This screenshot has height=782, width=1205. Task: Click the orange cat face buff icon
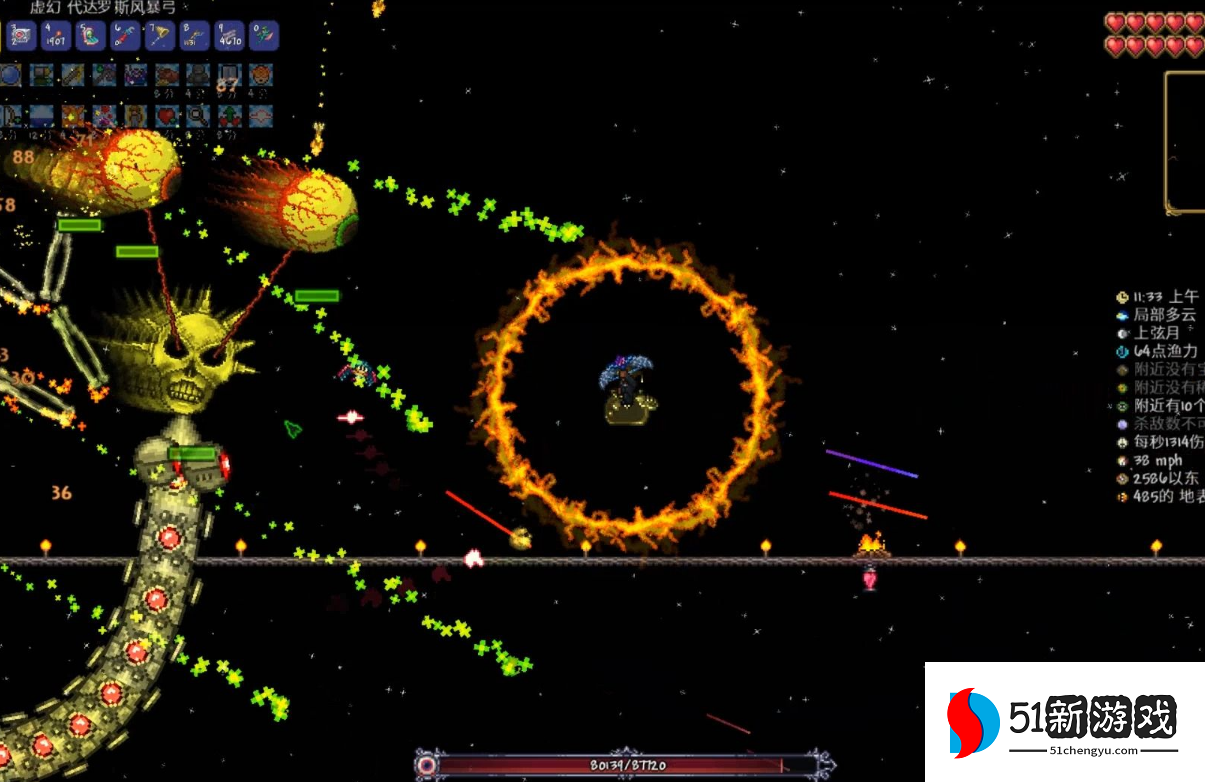[x=260, y=75]
